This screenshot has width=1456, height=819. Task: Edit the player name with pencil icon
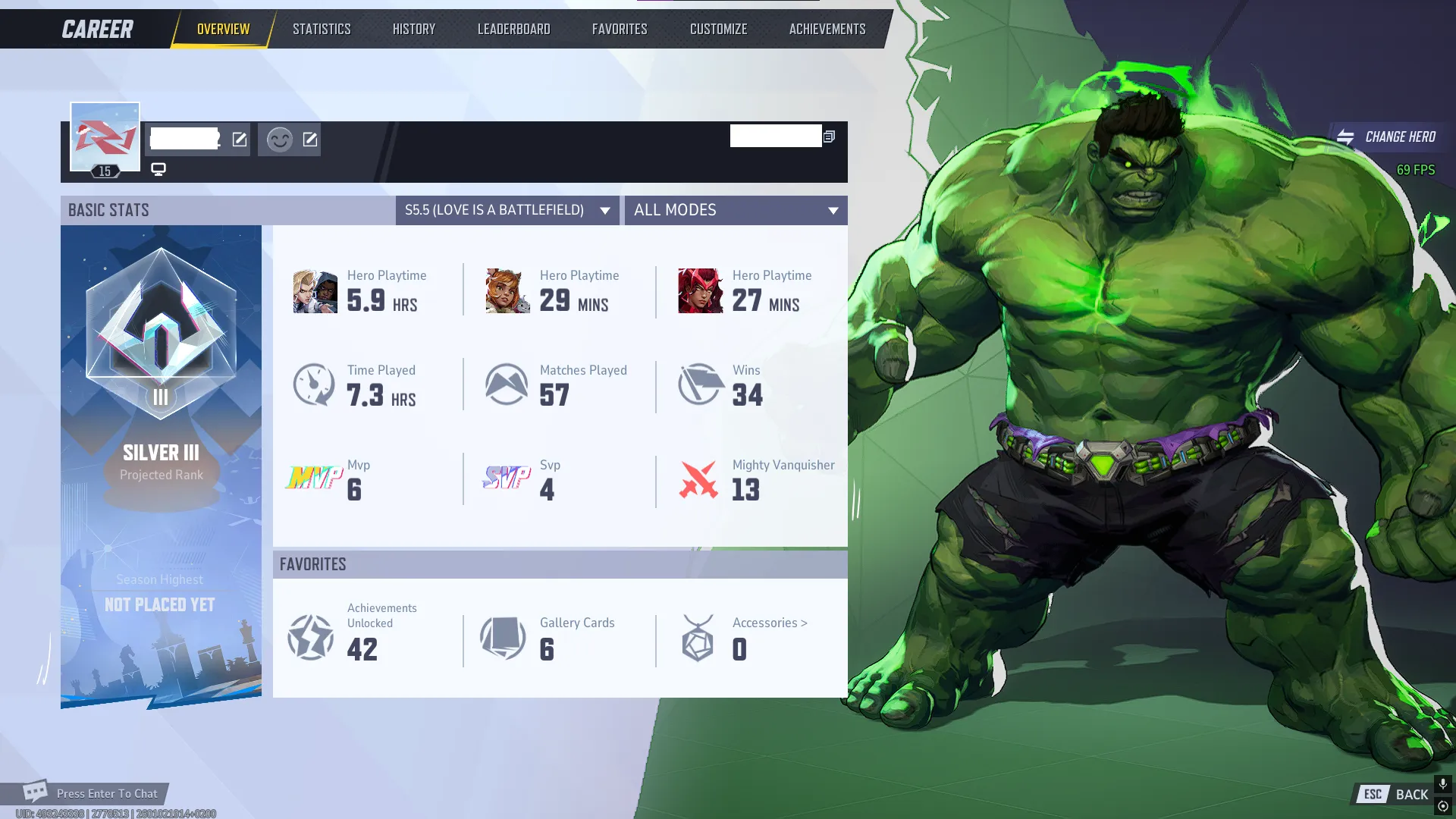(x=240, y=140)
